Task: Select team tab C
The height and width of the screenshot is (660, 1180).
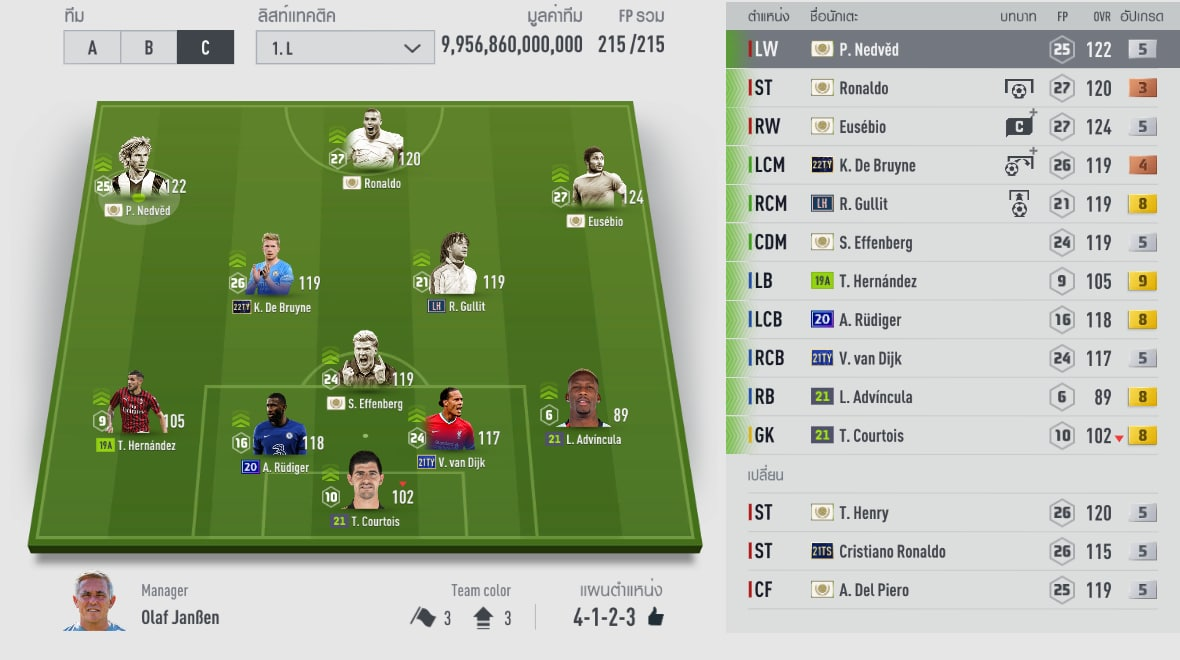Action: (x=205, y=47)
